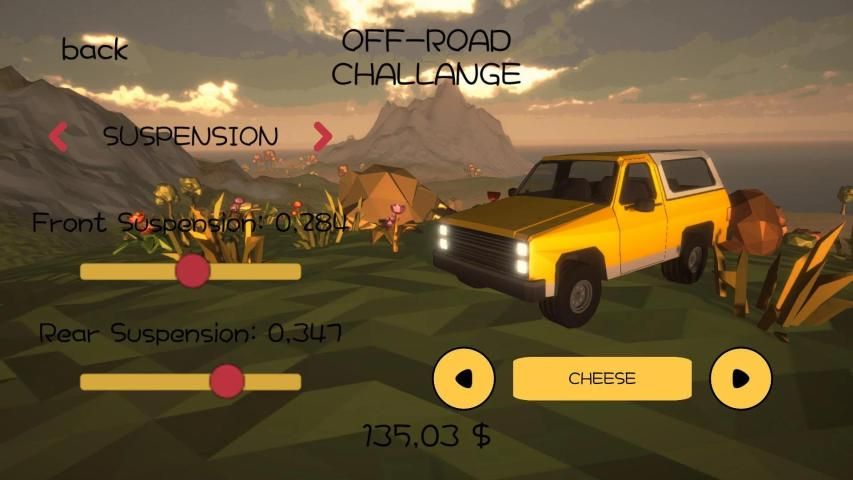The width and height of the screenshot is (853, 480).
Task: Select the next car paint color
Action: point(740,379)
